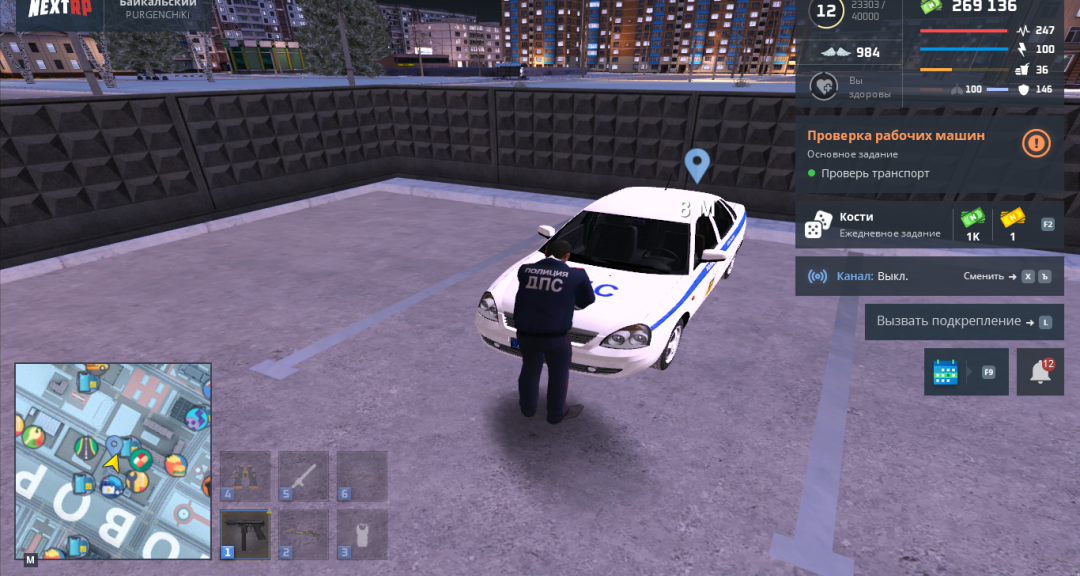The height and width of the screenshot is (576, 1080).
Task: Open the calendar events icon
Action: click(945, 372)
